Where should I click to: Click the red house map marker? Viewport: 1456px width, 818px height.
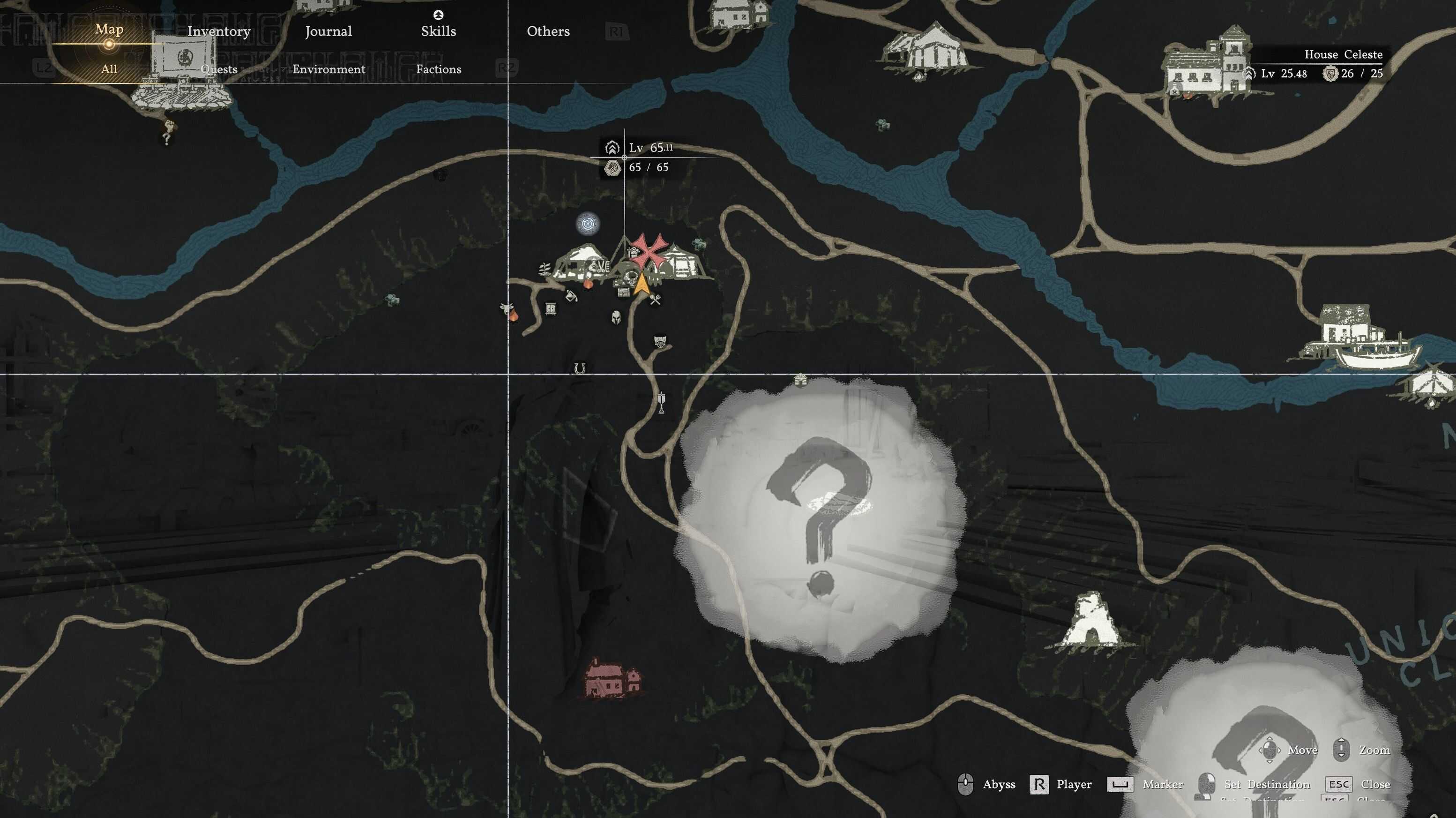[x=612, y=678]
